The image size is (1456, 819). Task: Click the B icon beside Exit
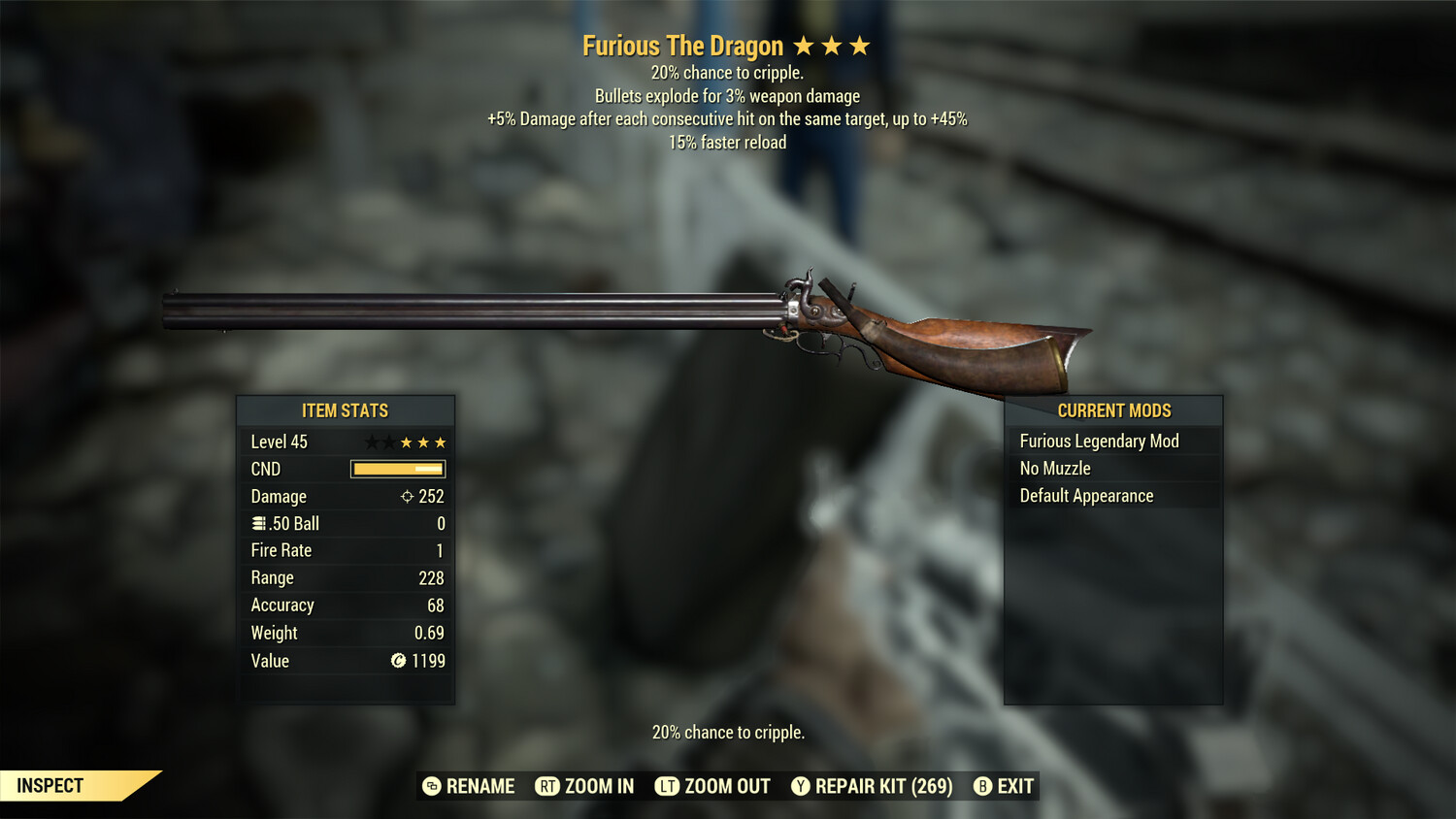point(983,786)
